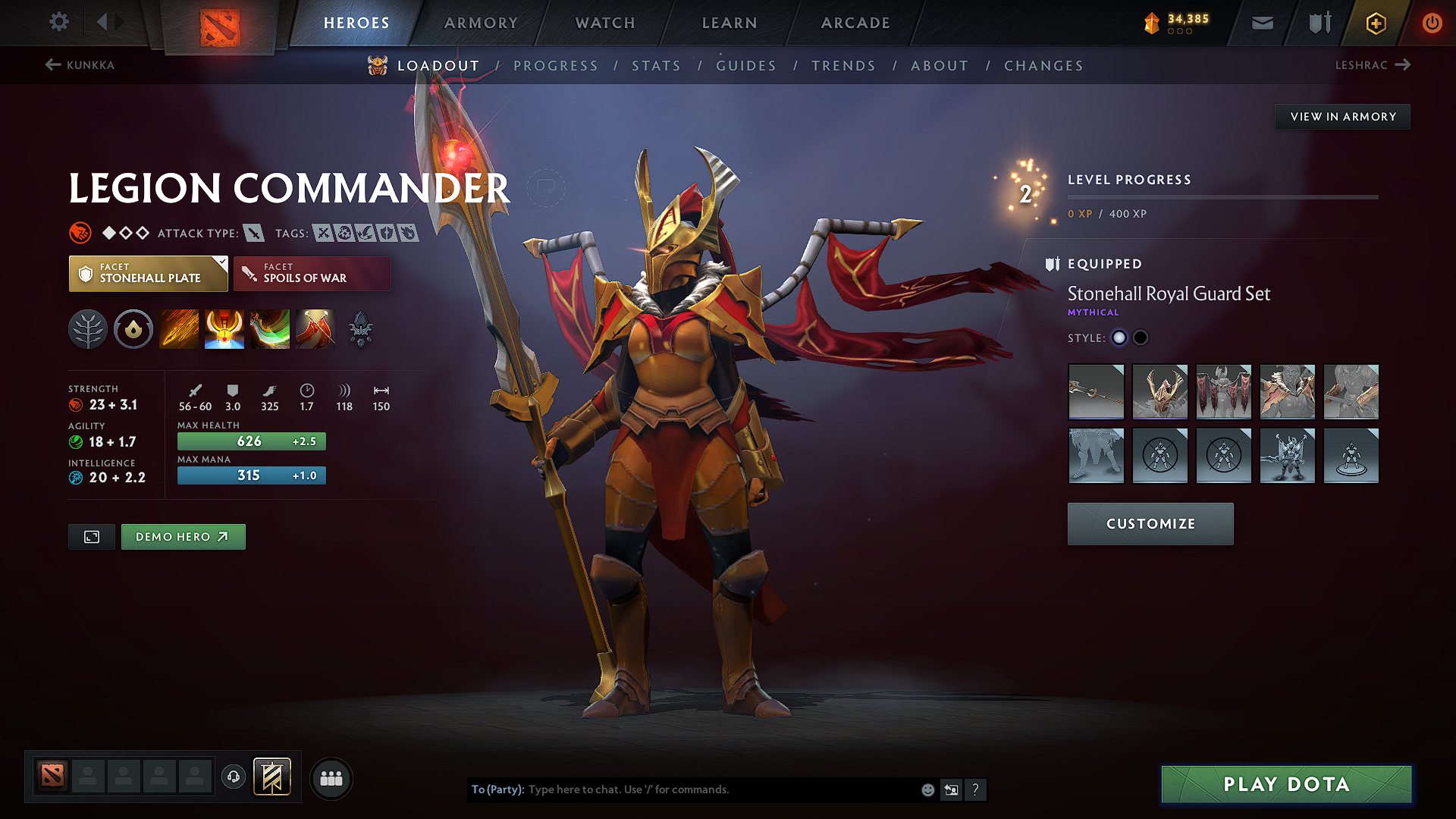
Task: Open the ARMORY menu item
Action: point(480,23)
